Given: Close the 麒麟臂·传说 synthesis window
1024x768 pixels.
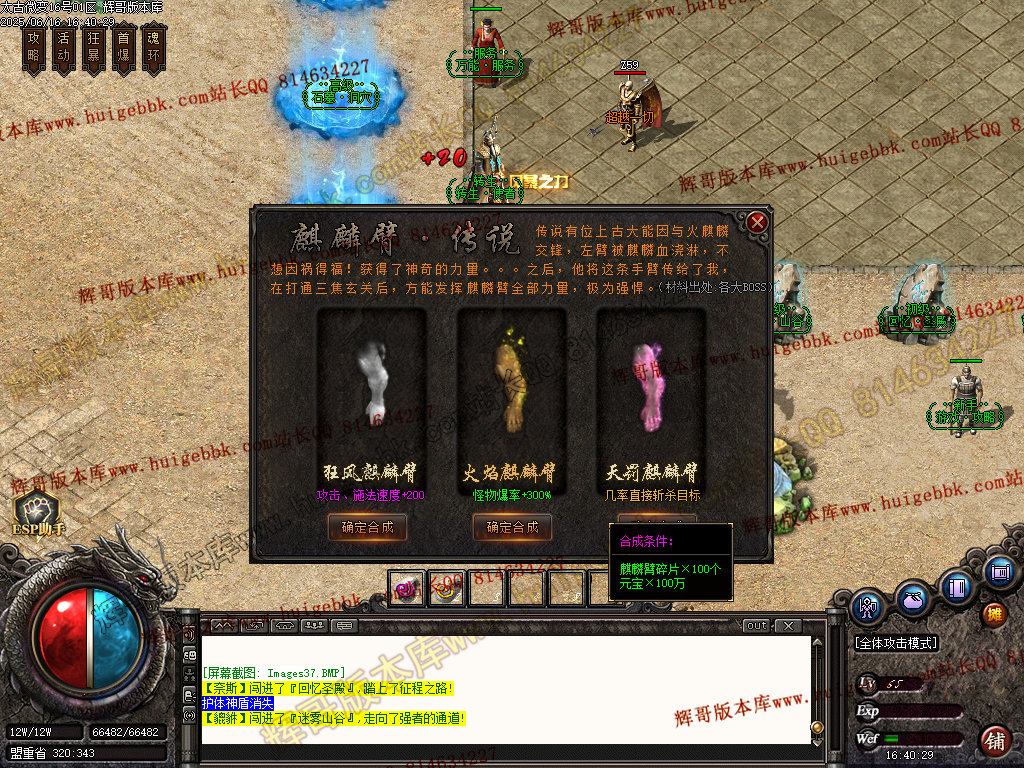Looking at the screenshot, I should [x=758, y=222].
